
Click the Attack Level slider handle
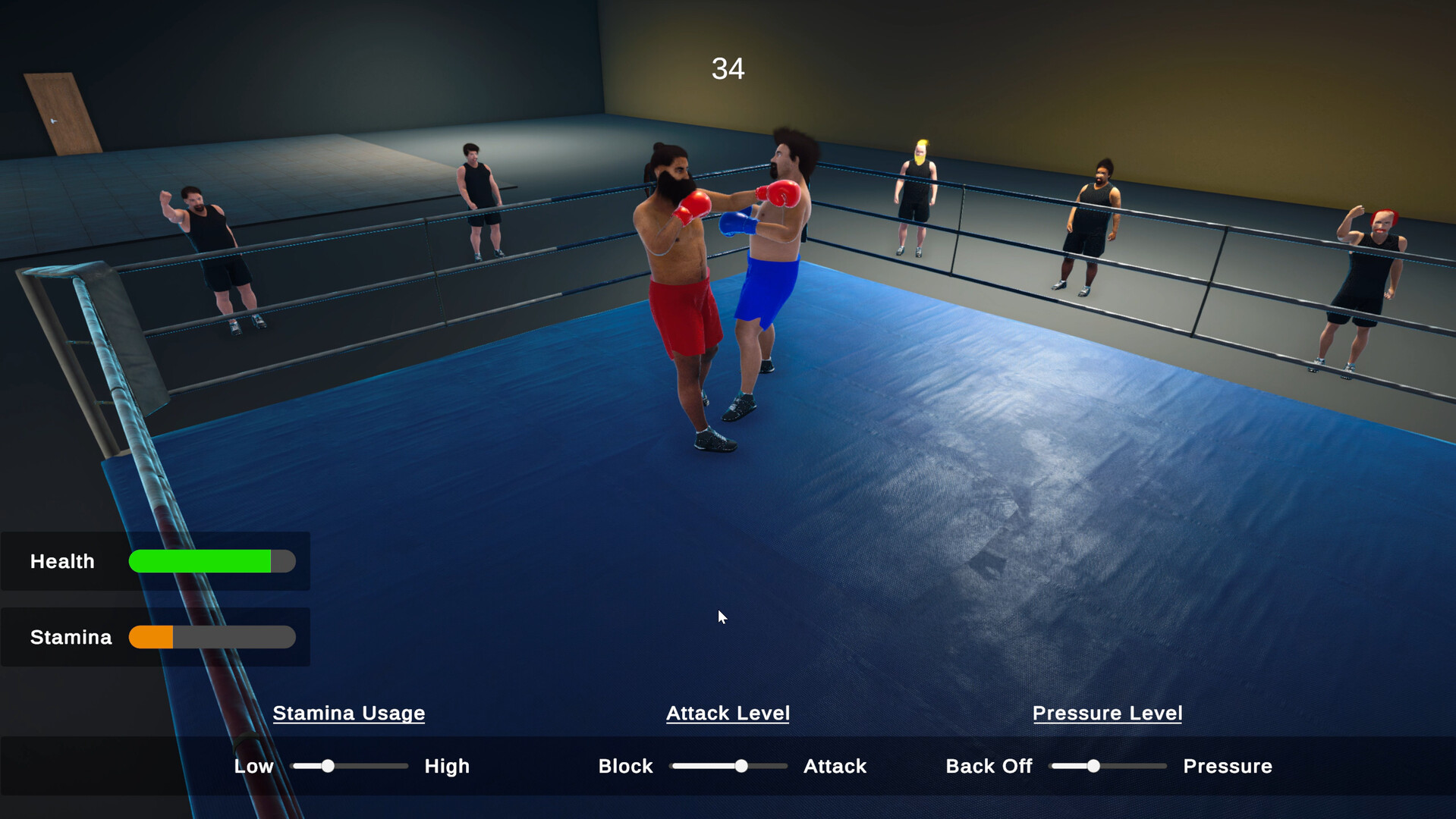(x=740, y=766)
